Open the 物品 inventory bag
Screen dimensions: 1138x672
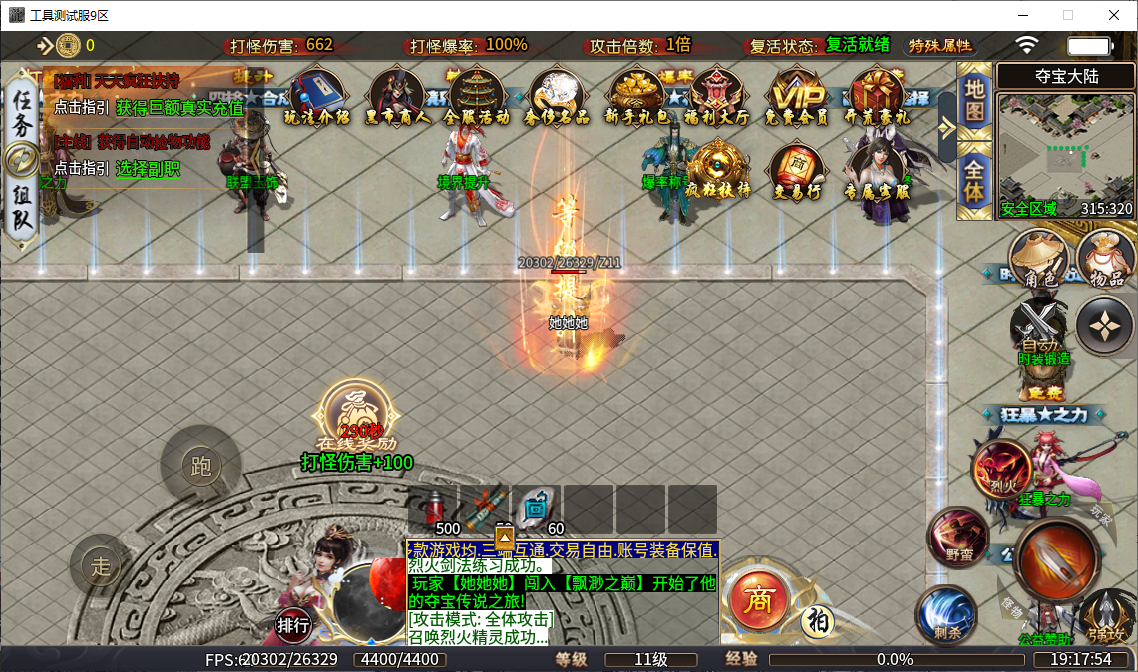1105,259
